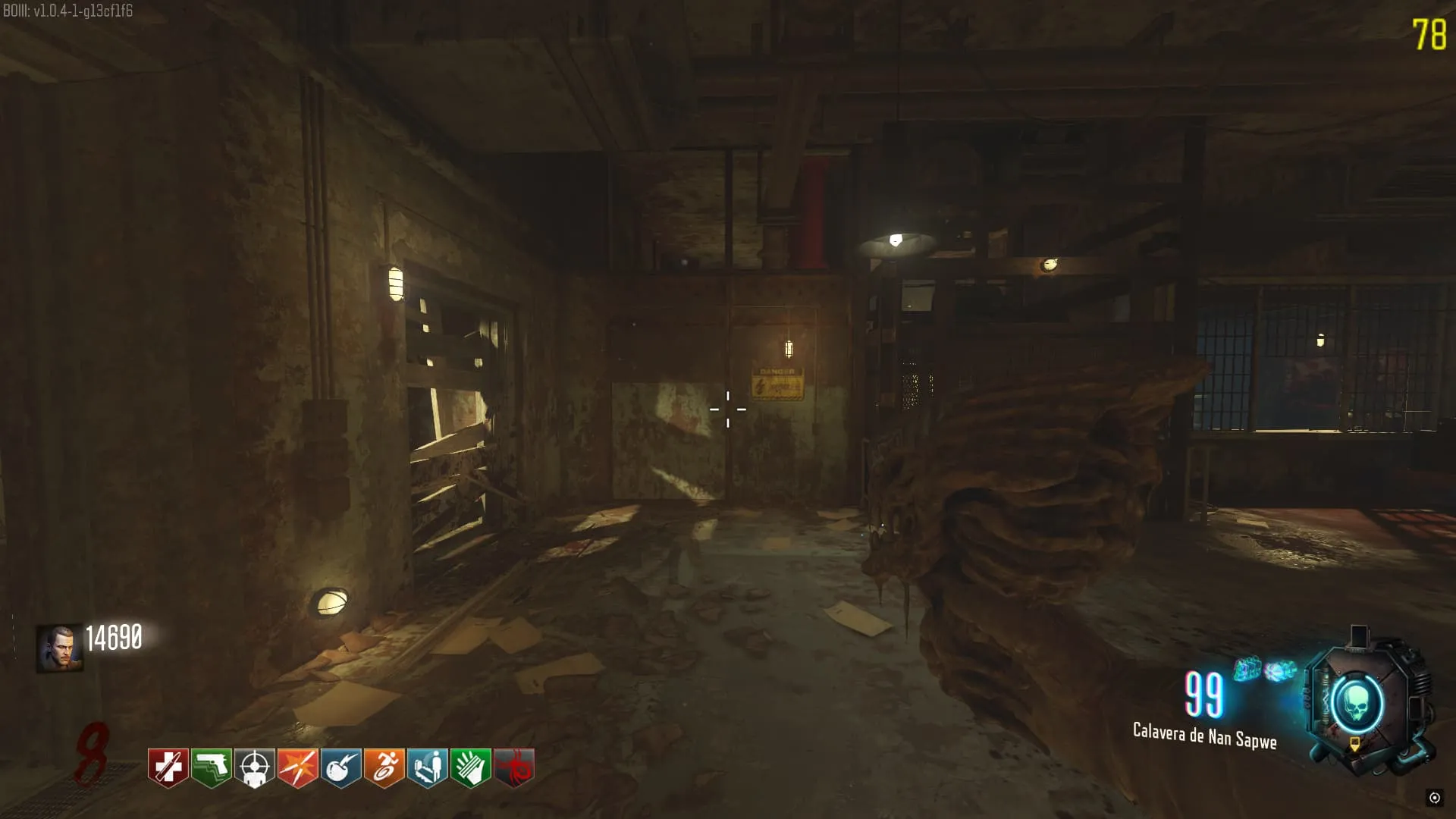Click the Electric Cherry perk icon
The image size is (1456, 819).
coord(340,767)
